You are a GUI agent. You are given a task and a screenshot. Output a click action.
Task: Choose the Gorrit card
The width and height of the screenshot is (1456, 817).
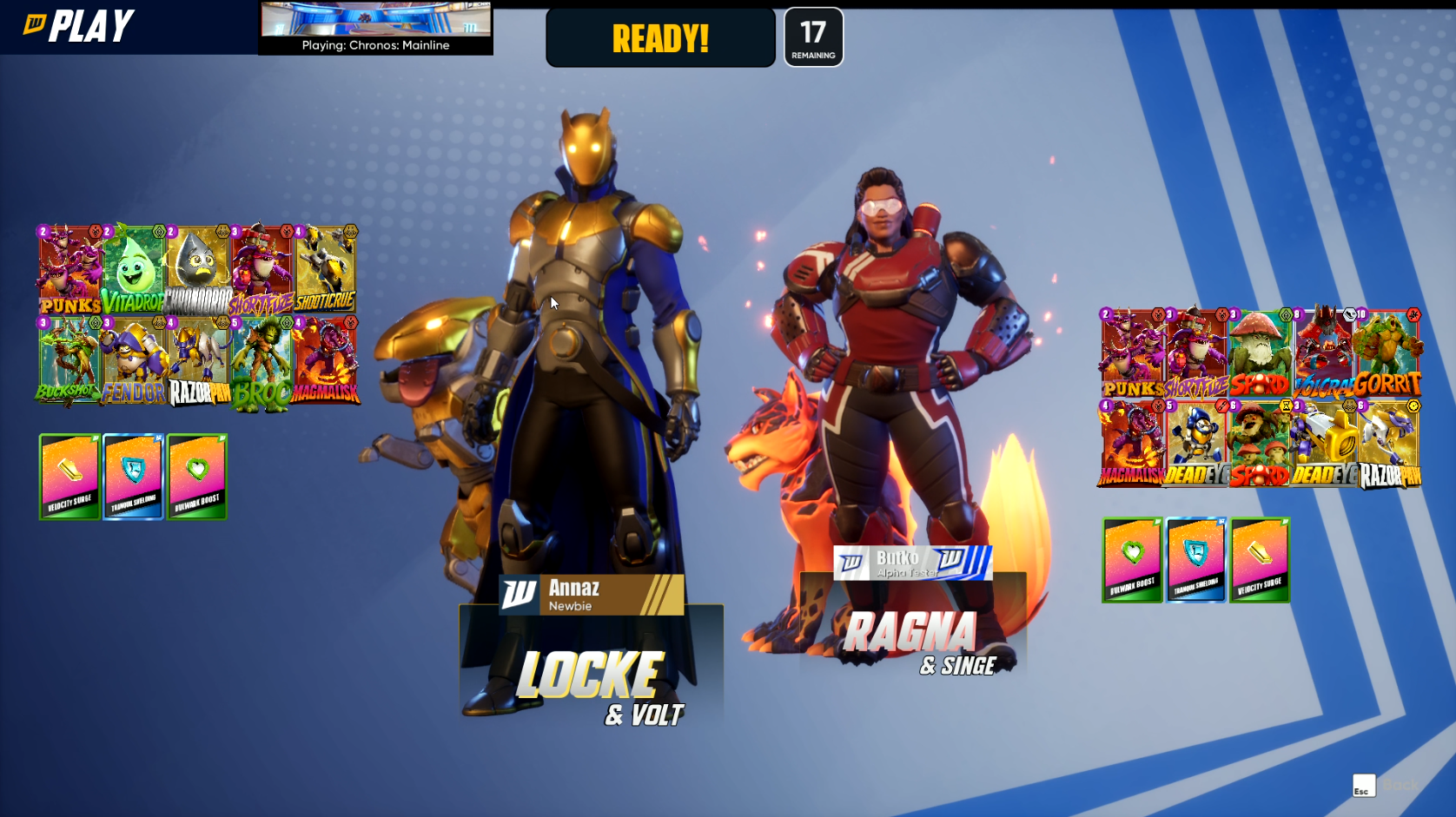[1387, 353]
